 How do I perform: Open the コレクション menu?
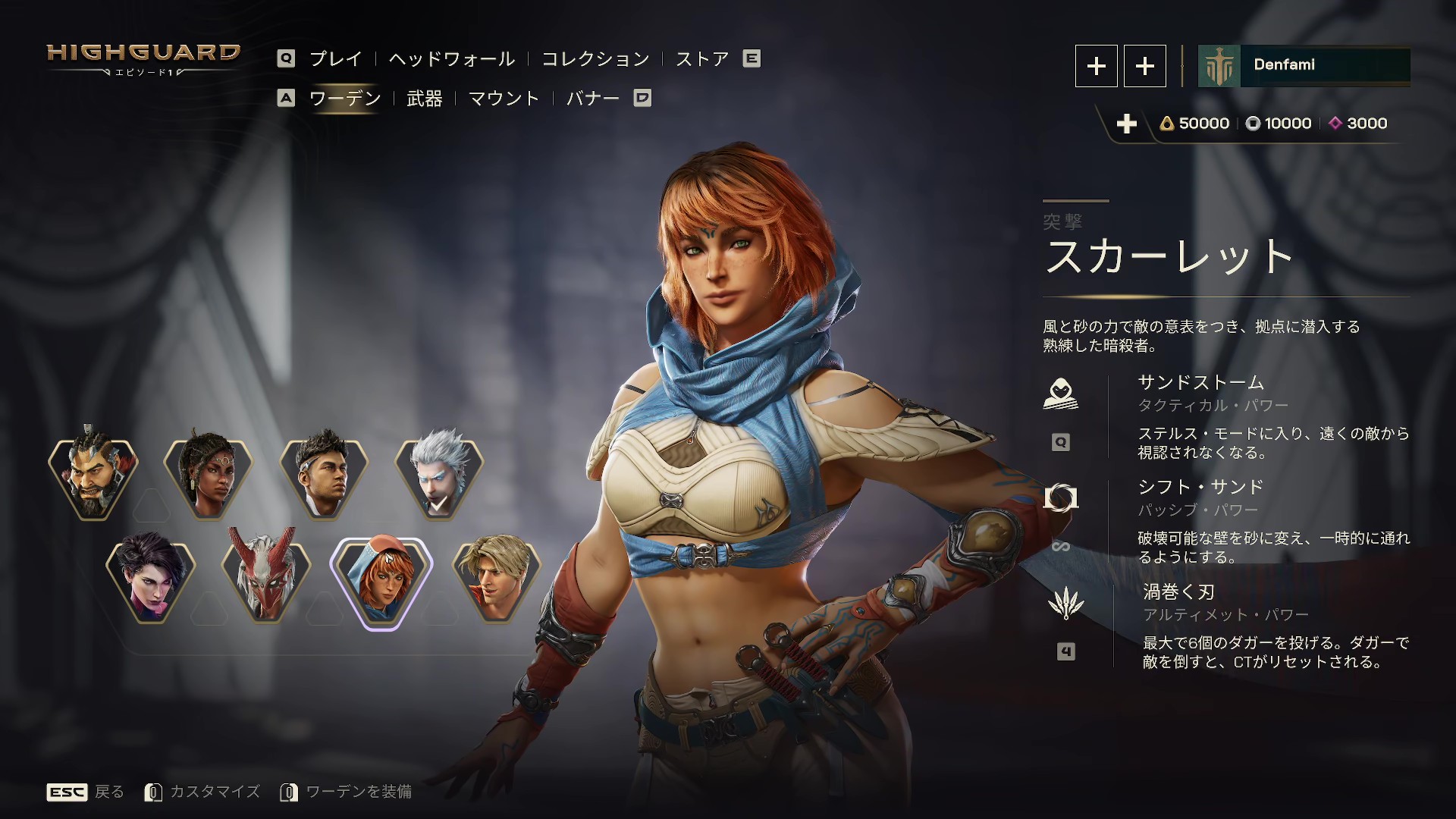click(x=595, y=58)
